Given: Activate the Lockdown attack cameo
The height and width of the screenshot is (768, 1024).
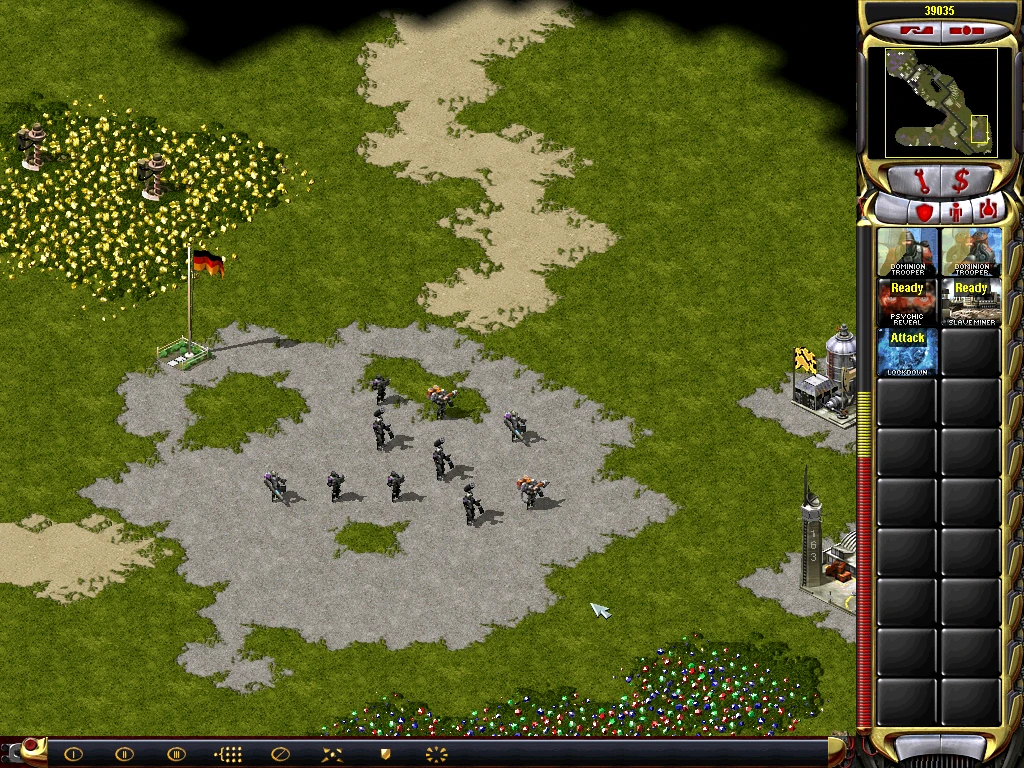Looking at the screenshot, I should (908, 352).
